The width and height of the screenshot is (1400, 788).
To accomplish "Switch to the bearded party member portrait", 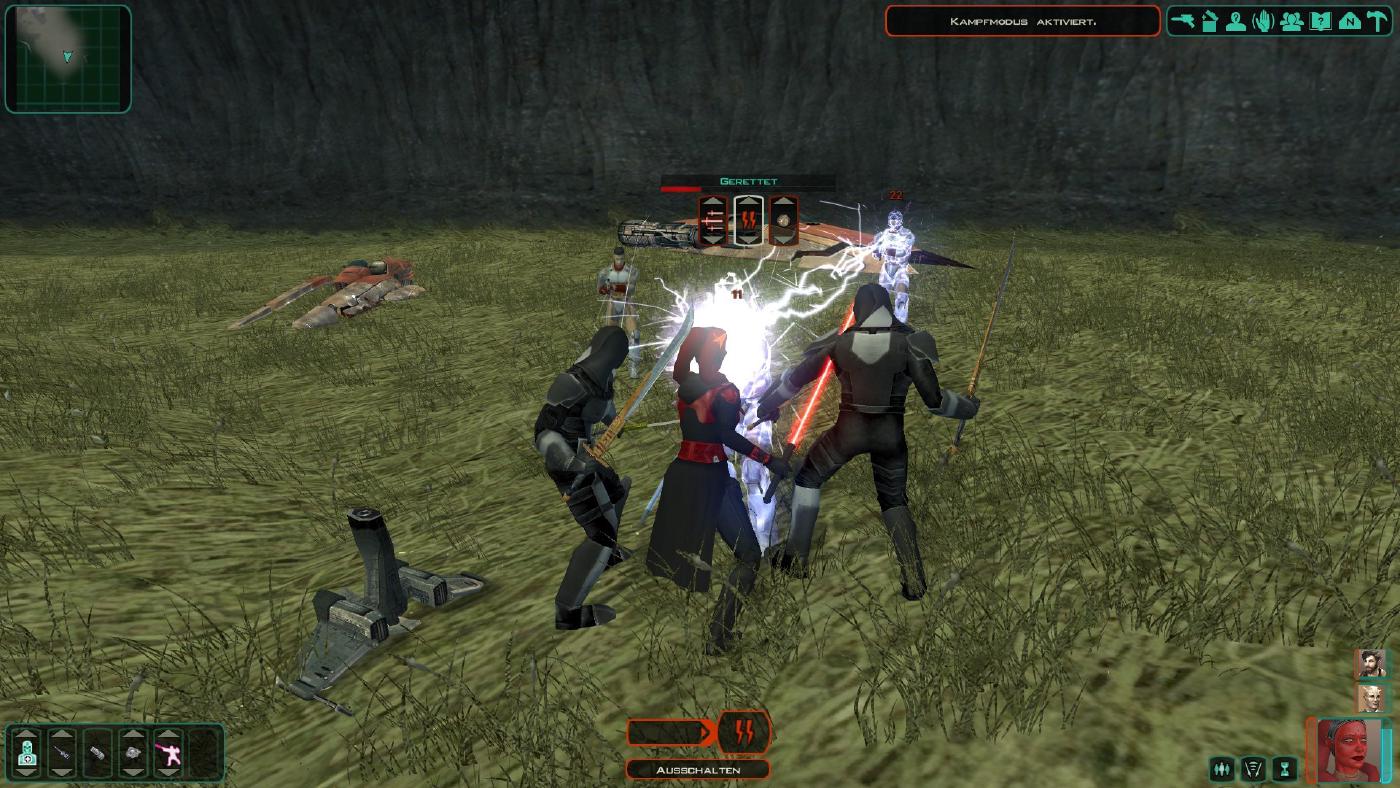I will coord(1370,664).
